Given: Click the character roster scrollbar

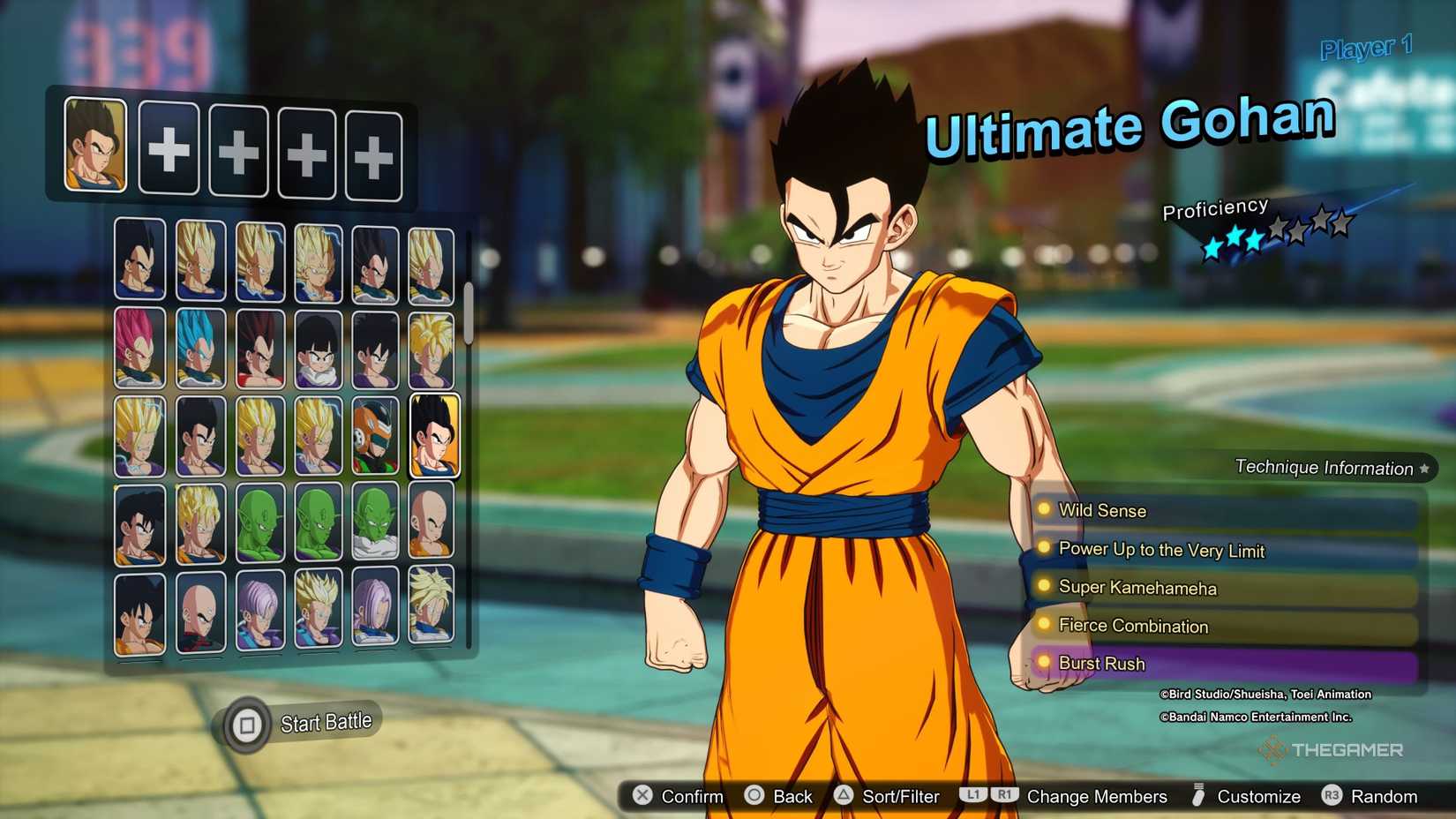Looking at the screenshot, I should (469, 314).
